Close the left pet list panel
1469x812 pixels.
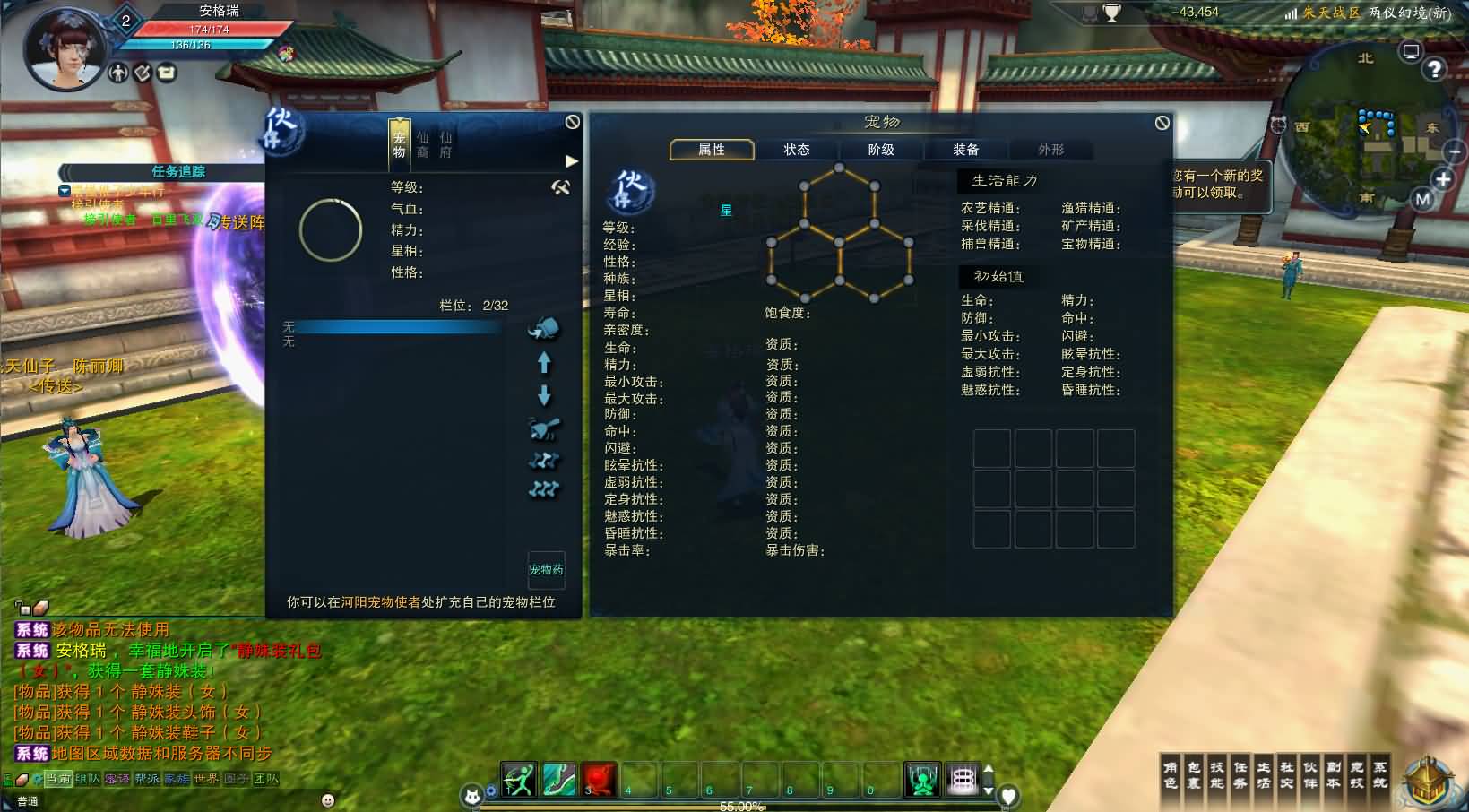tap(573, 122)
